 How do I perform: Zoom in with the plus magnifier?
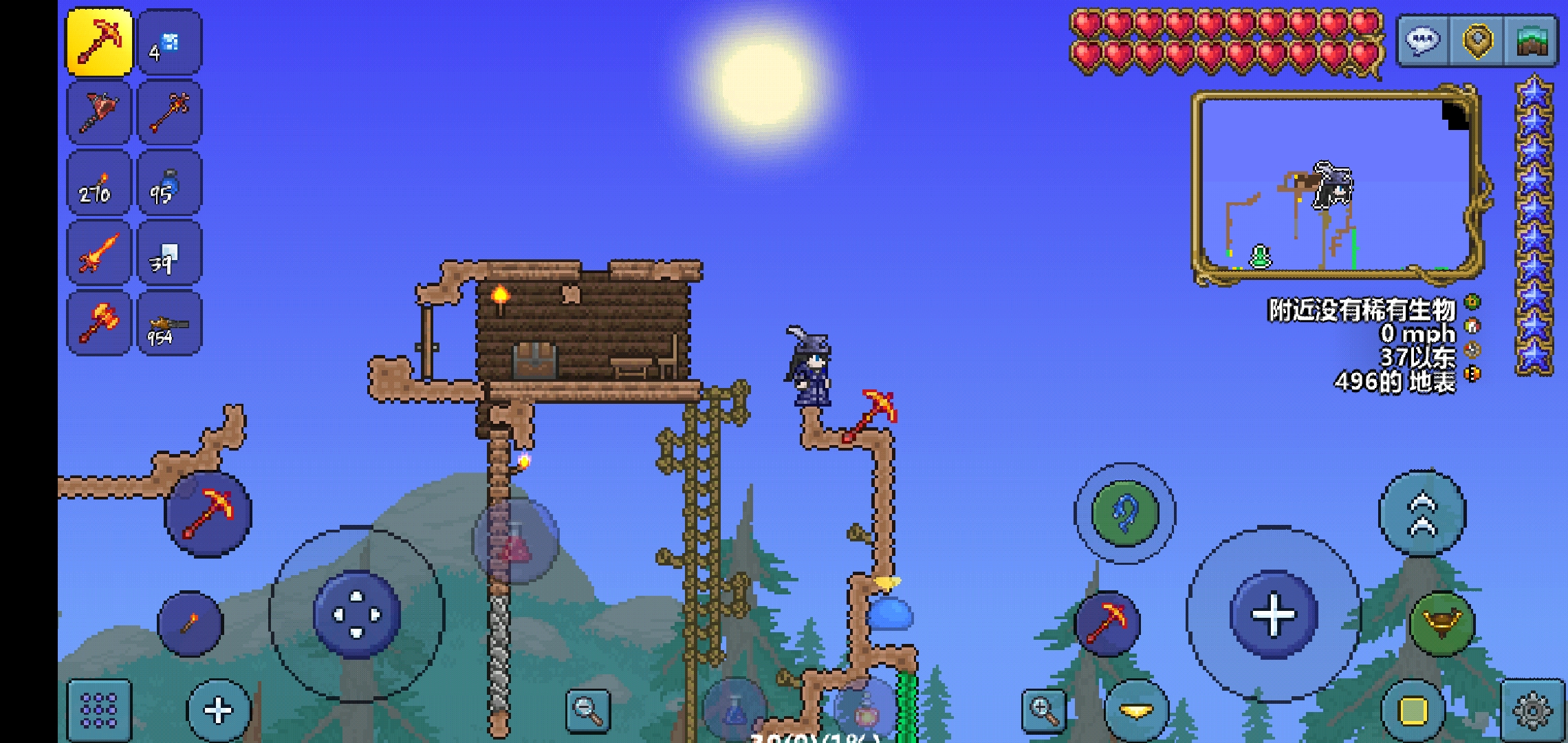coord(1043,710)
